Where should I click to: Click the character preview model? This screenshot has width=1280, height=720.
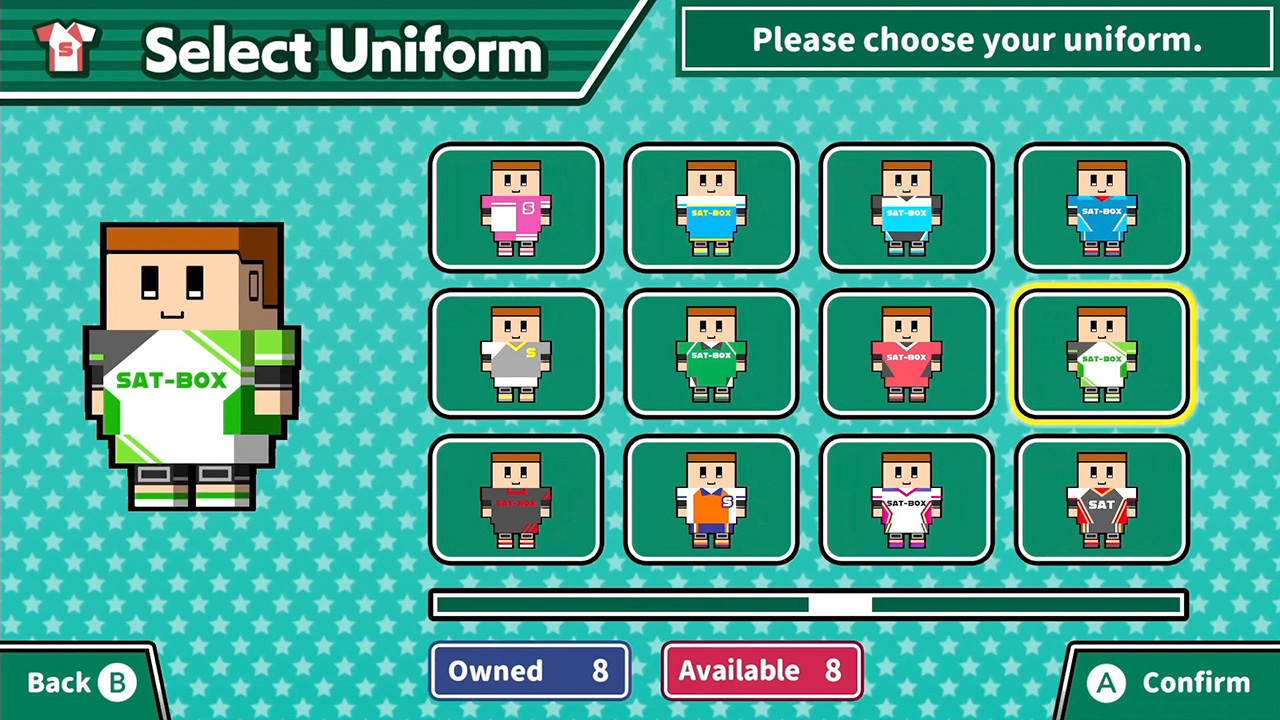192,365
